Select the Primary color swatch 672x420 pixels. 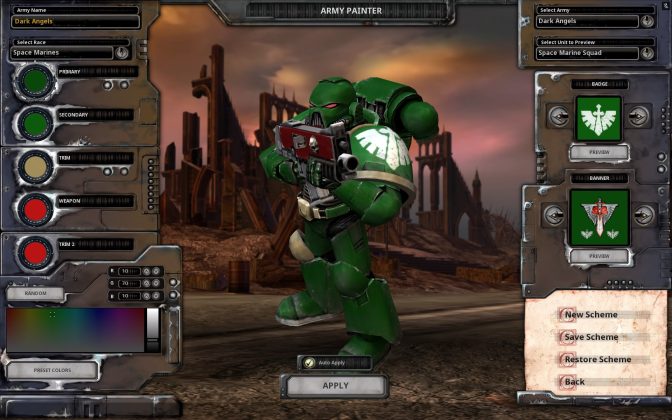(36, 82)
